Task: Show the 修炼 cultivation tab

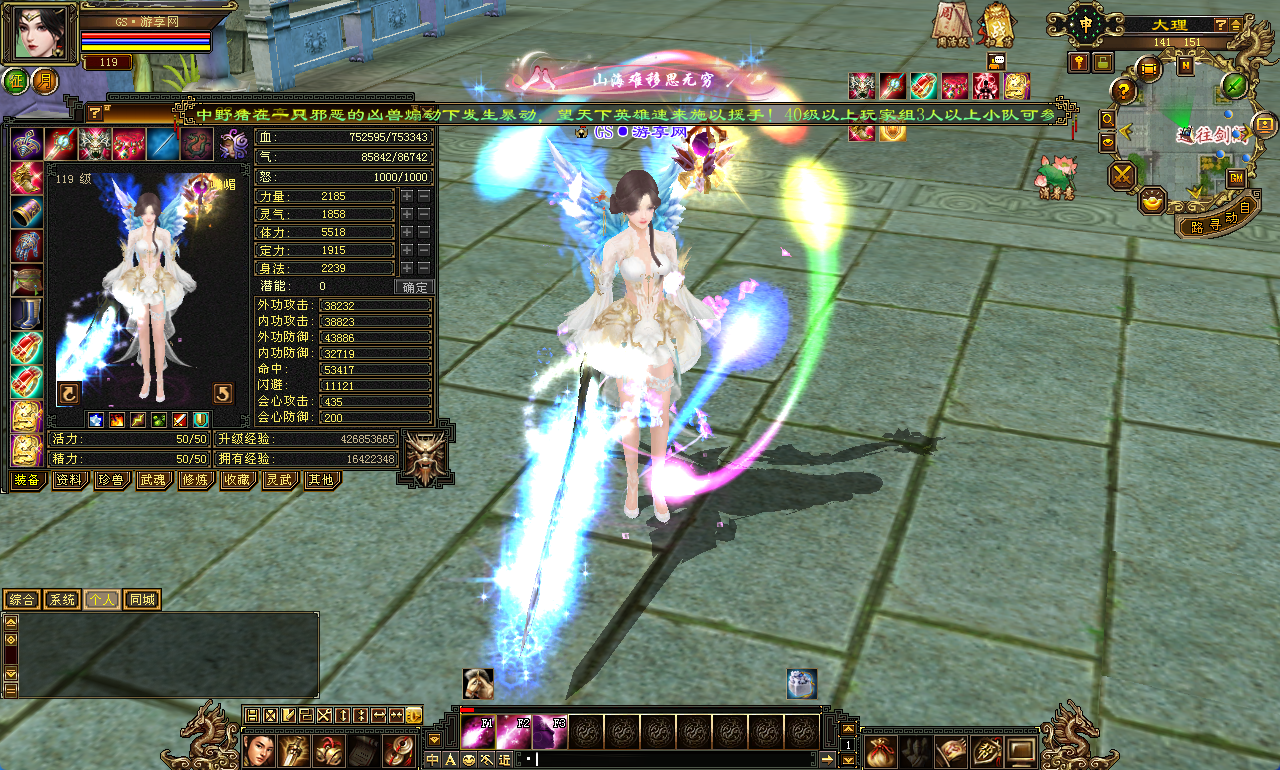Action: [x=195, y=480]
